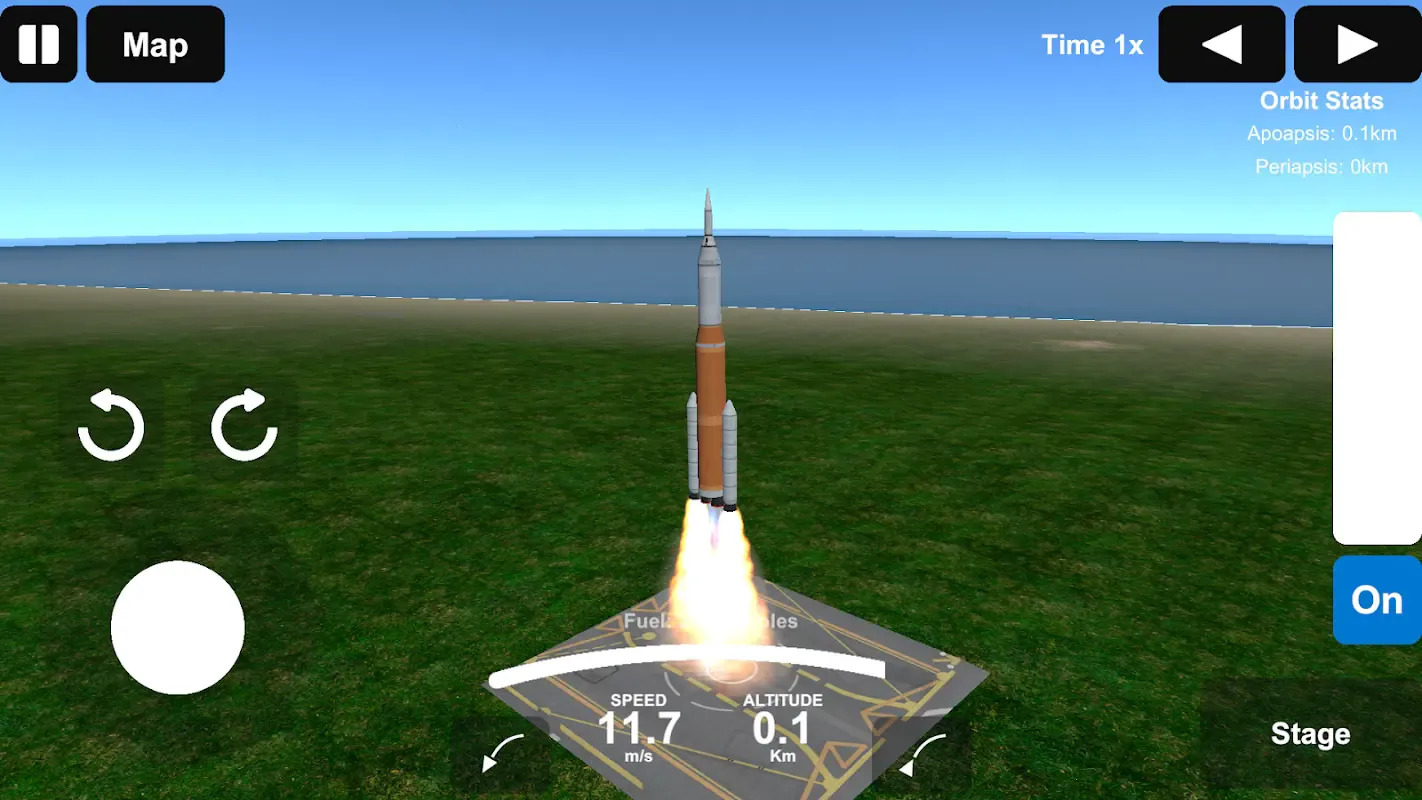Click the Periapsis readout
The width and height of the screenshot is (1422, 800).
pyautogui.click(x=1323, y=166)
